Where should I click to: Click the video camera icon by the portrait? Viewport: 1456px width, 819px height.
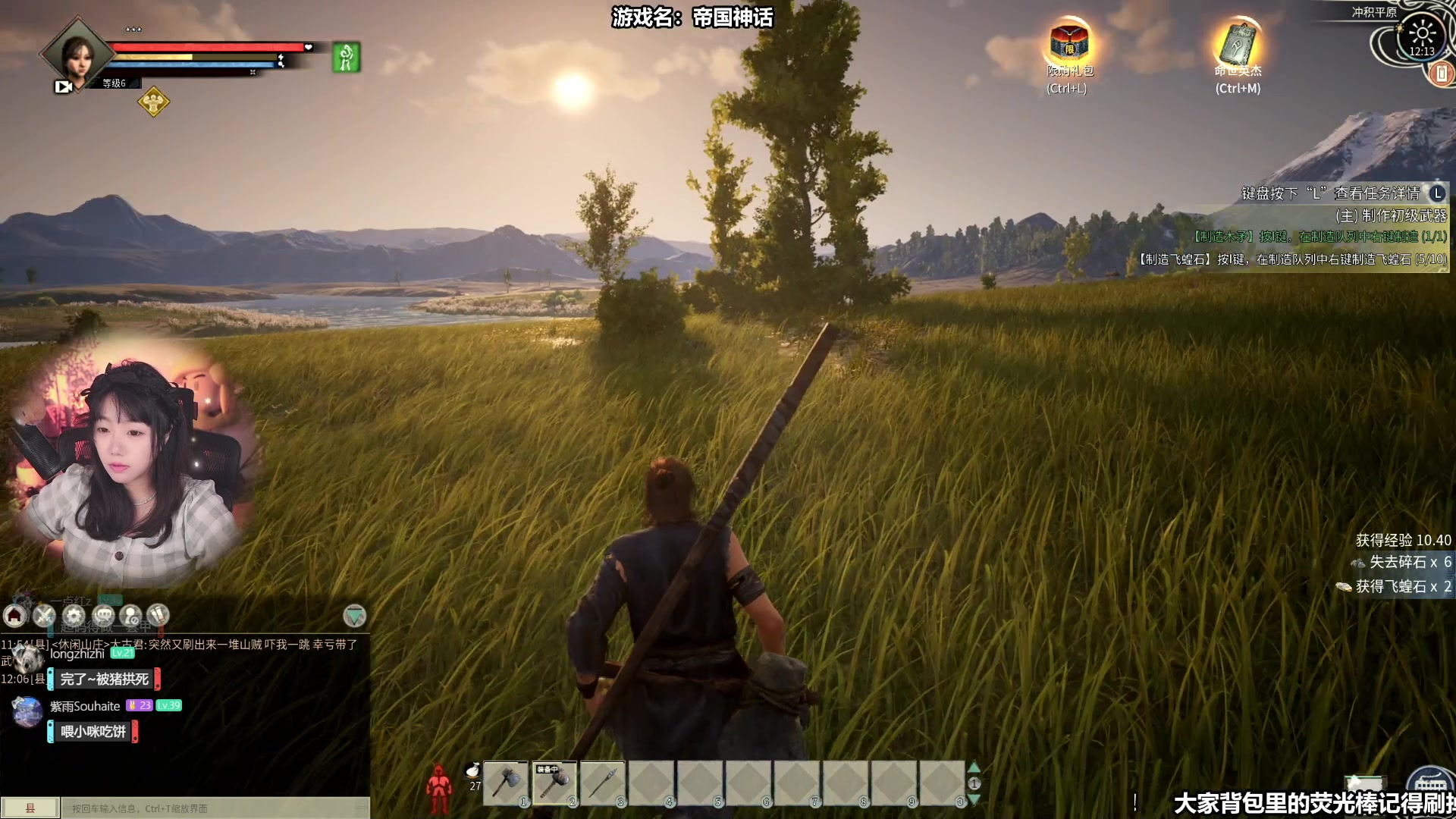tap(64, 86)
